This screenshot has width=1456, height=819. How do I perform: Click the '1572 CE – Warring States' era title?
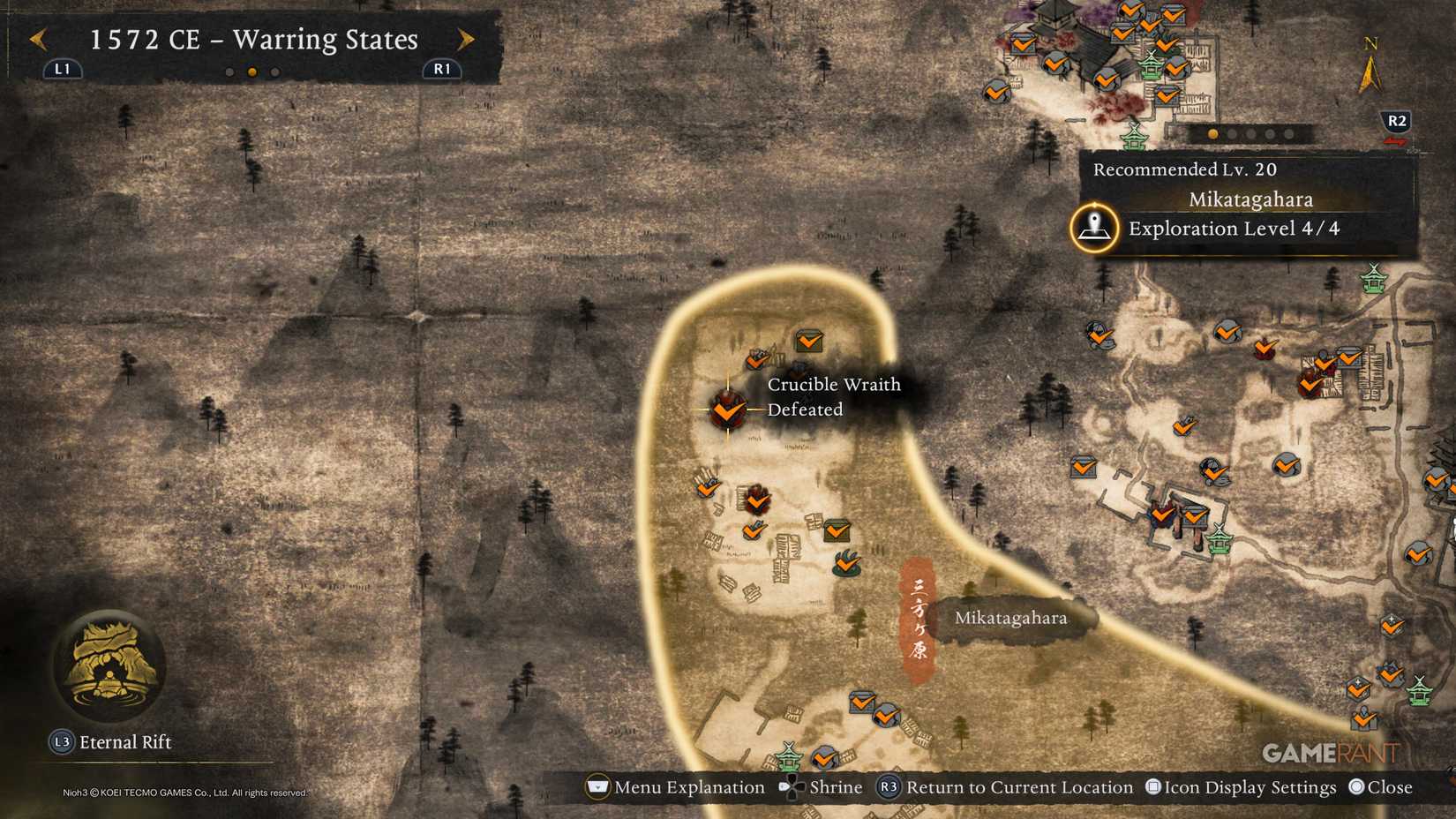click(252, 39)
